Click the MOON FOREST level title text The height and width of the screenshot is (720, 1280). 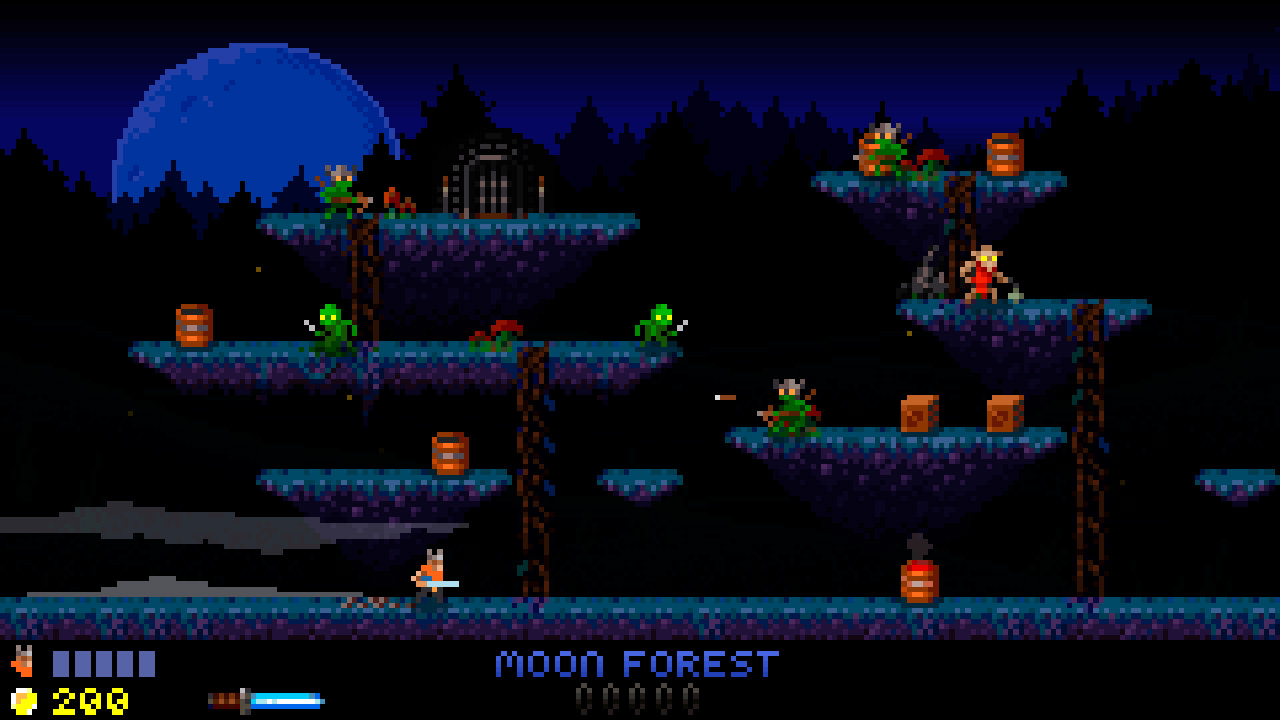coord(640,663)
